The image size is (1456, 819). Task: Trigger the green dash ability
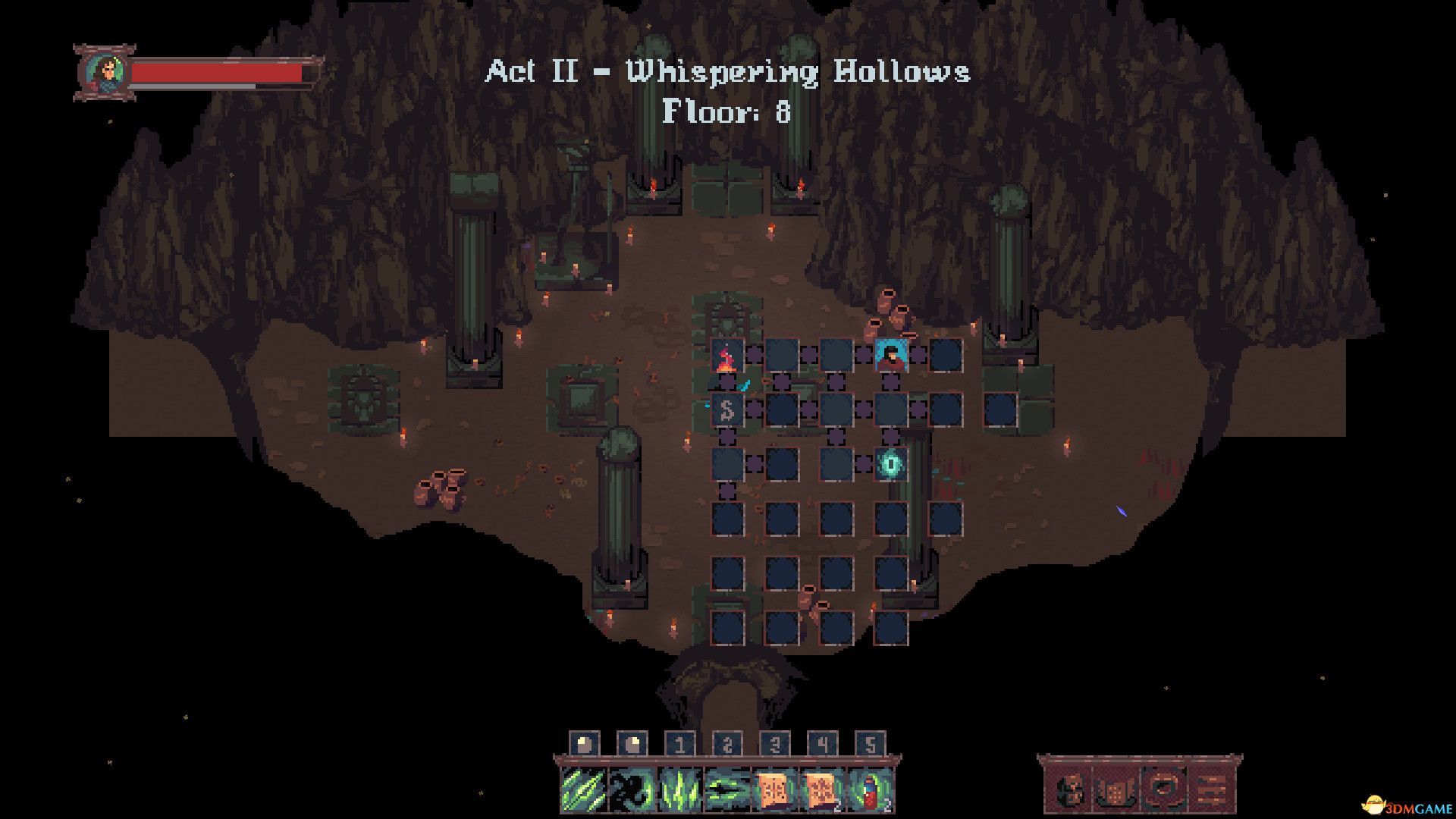[726, 789]
